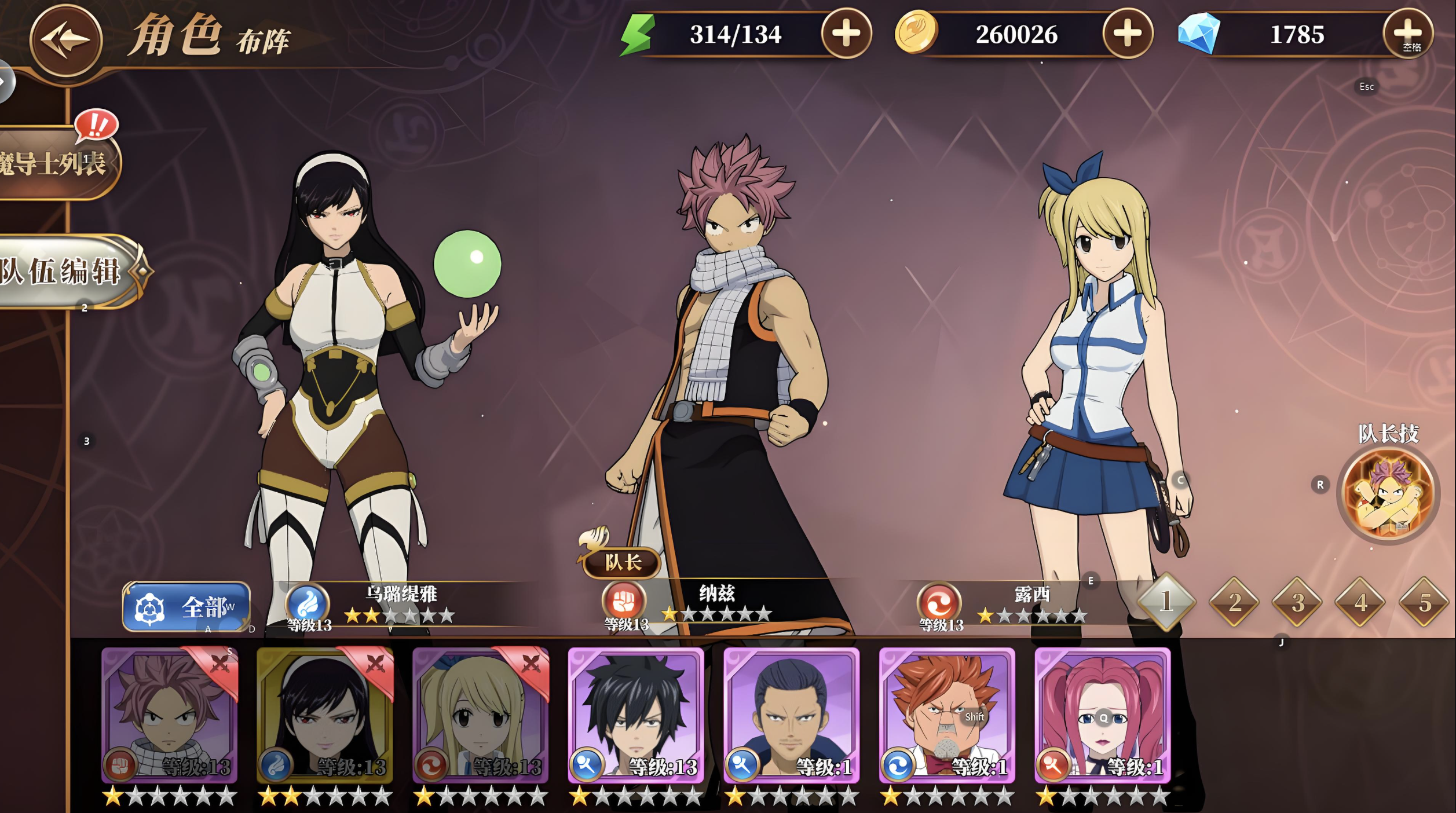The width and height of the screenshot is (1456, 813).
Task: Go back using the arrow button
Action: point(65,41)
